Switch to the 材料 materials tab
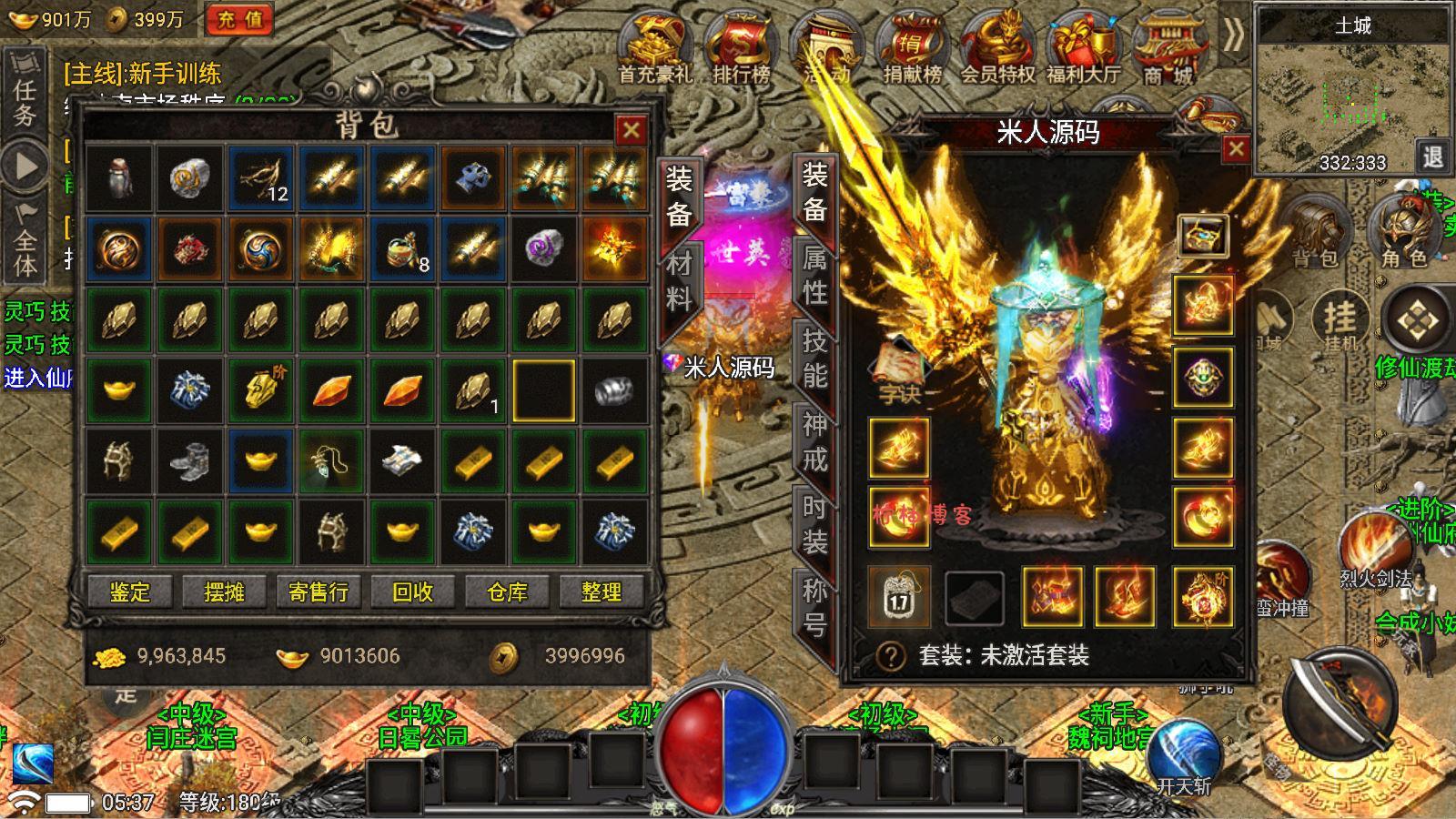 click(x=679, y=281)
